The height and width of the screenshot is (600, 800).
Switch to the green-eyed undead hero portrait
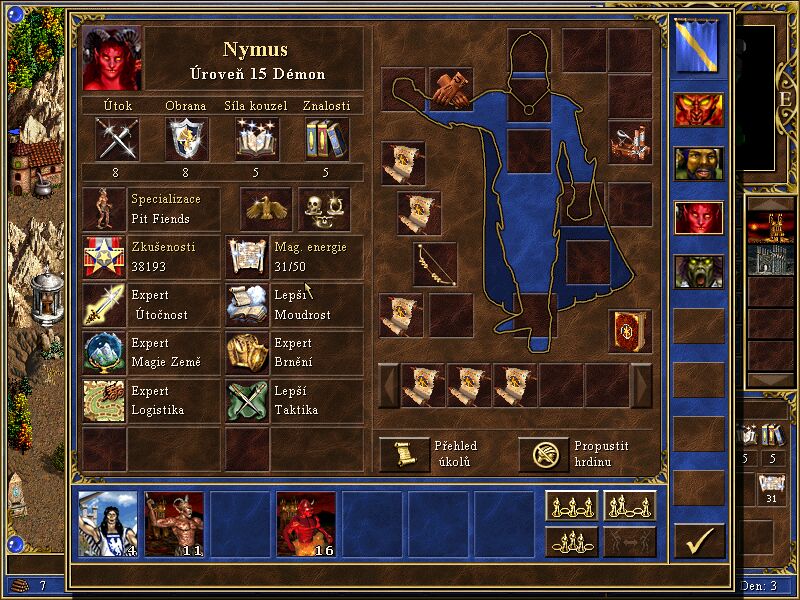[x=698, y=271]
